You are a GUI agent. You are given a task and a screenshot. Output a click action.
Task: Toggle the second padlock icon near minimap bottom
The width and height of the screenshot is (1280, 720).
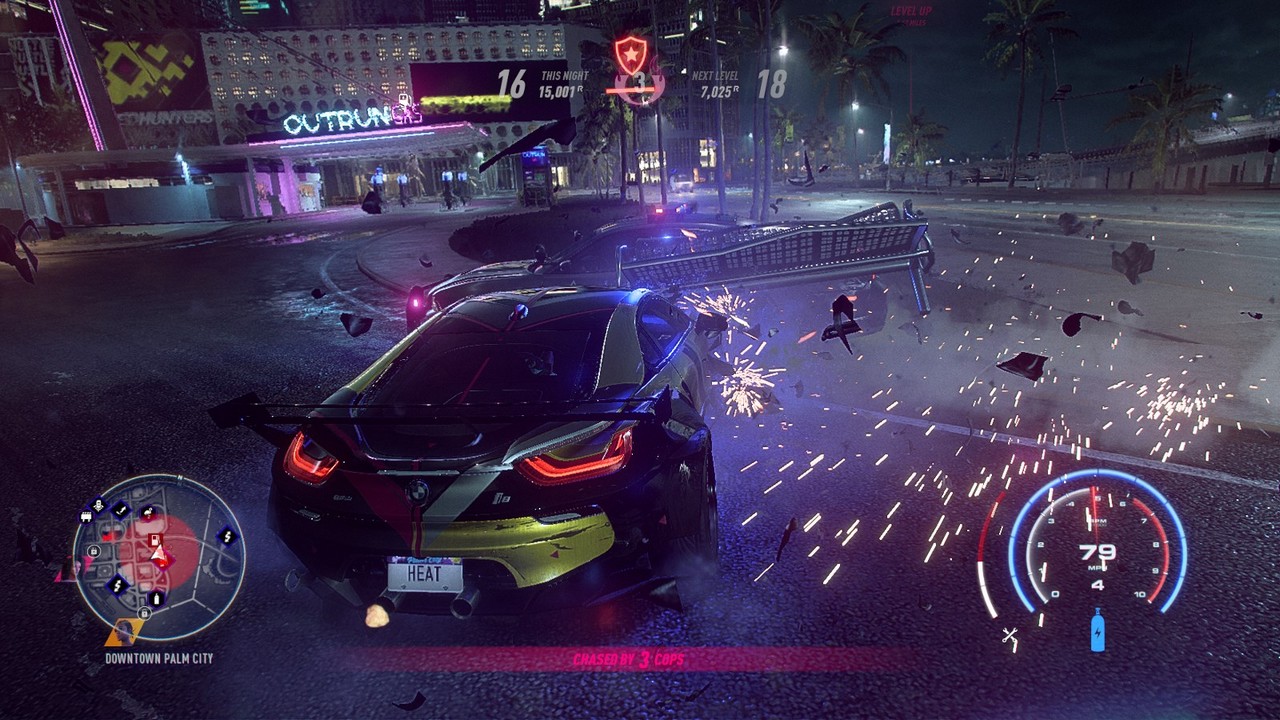[144, 613]
